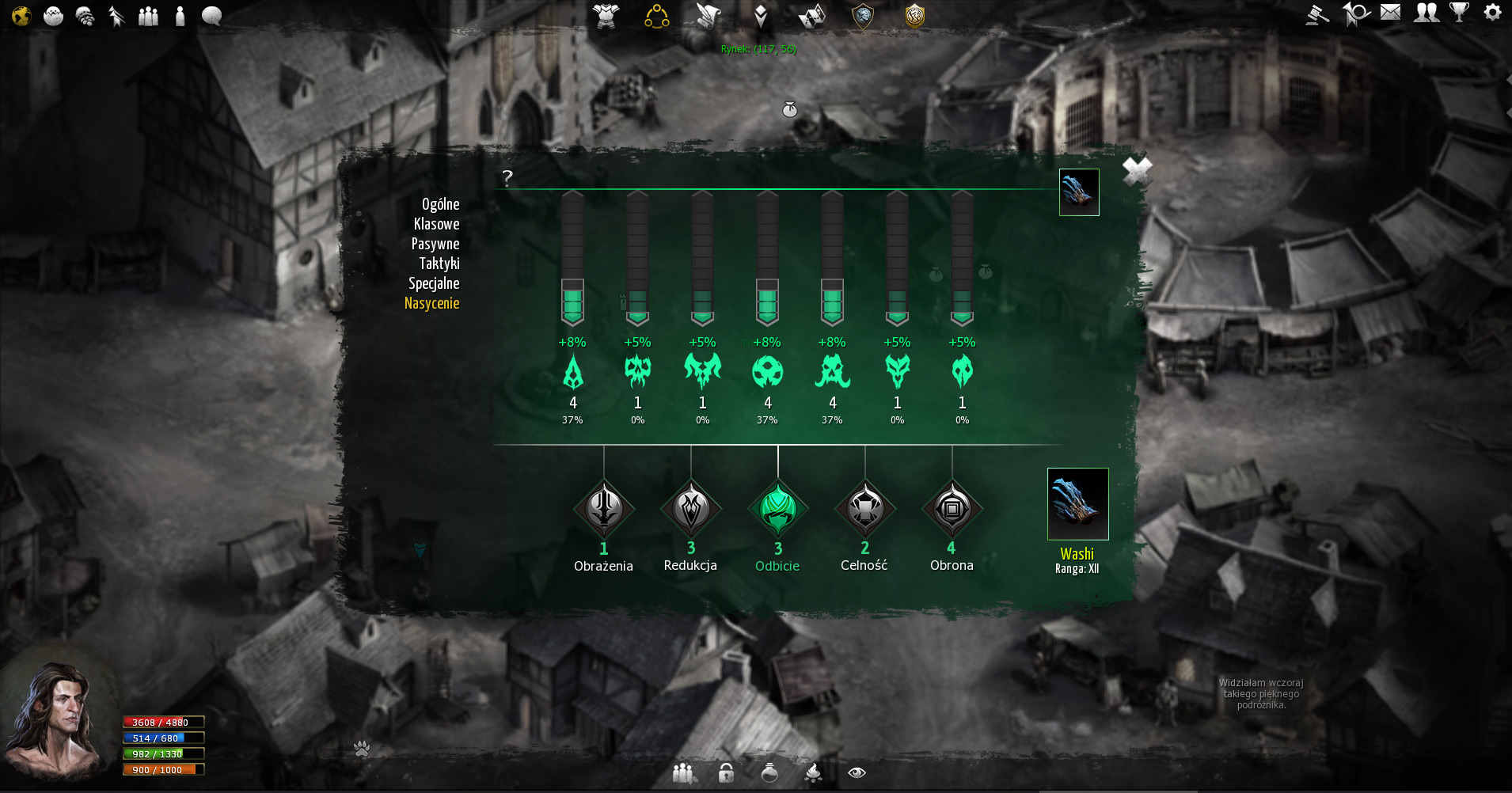Image resolution: width=1512 pixels, height=793 pixels.
Task: Pick the Celność saturation node
Action: (865, 509)
